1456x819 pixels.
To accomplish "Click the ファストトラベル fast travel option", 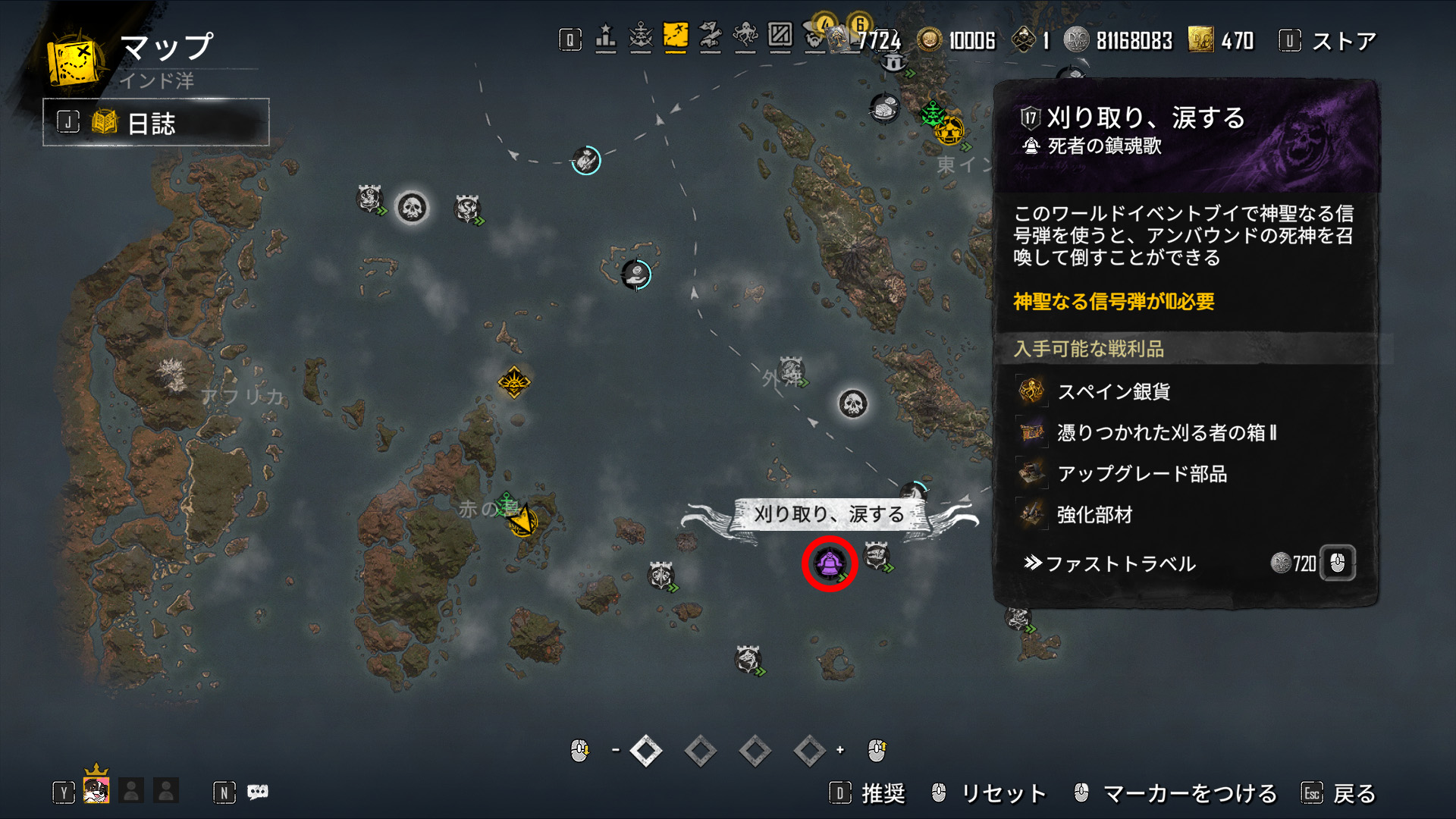I will click(x=1121, y=563).
